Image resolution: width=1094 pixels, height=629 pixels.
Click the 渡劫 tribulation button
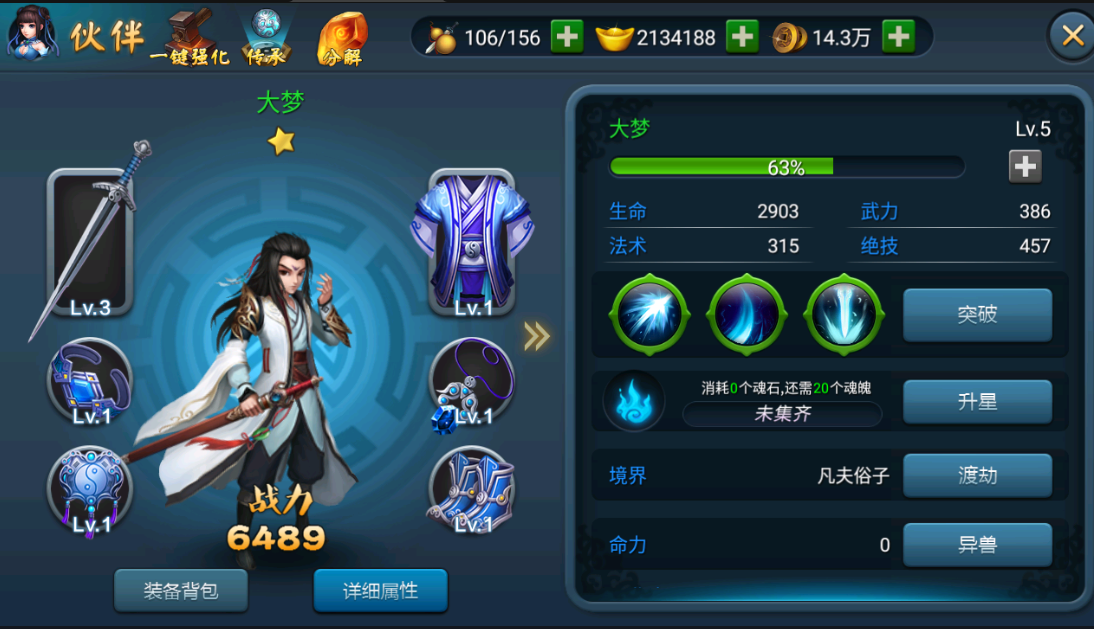(977, 475)
